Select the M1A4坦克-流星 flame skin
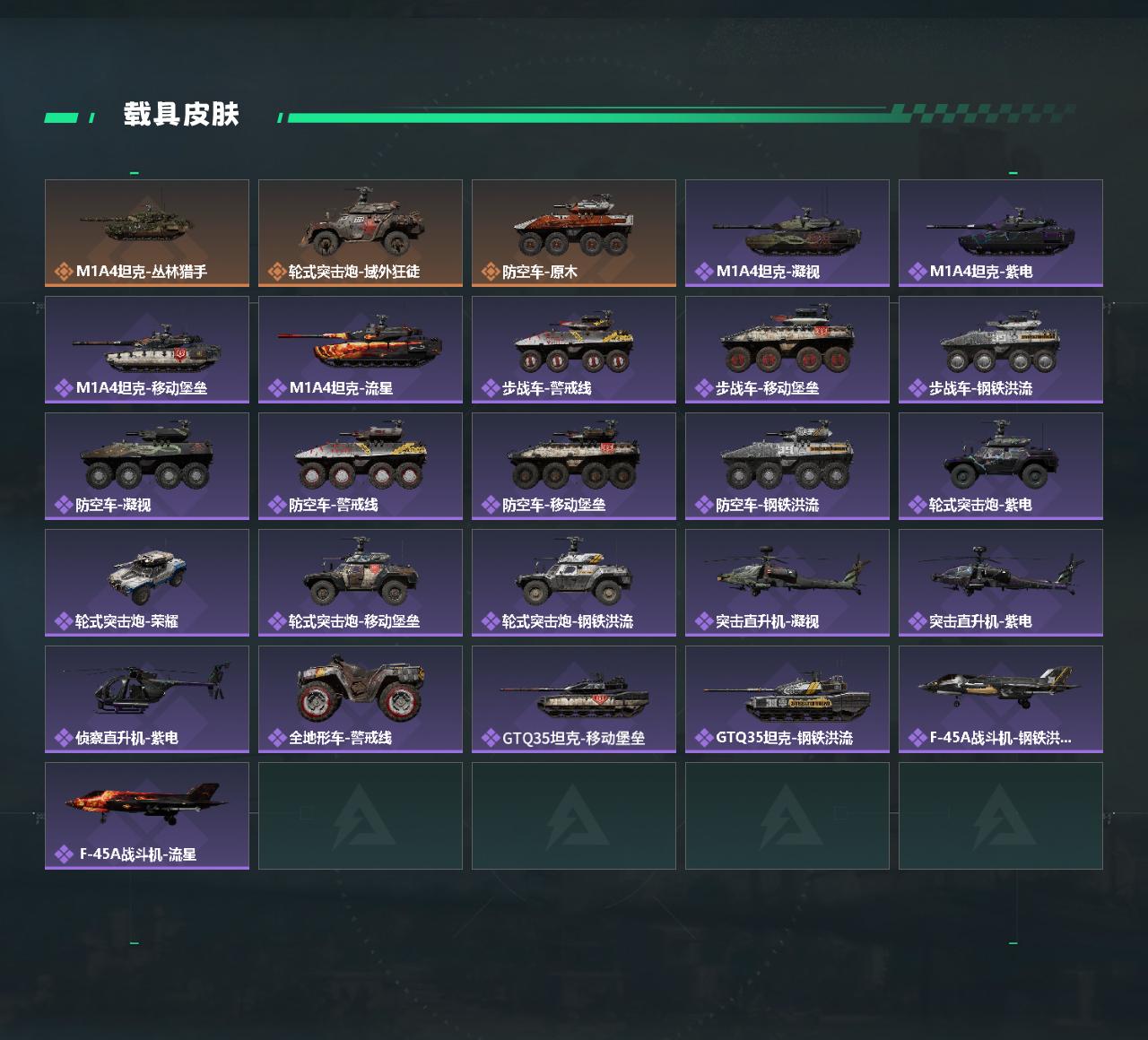1148x1040 pixels. tap(361, 350)
